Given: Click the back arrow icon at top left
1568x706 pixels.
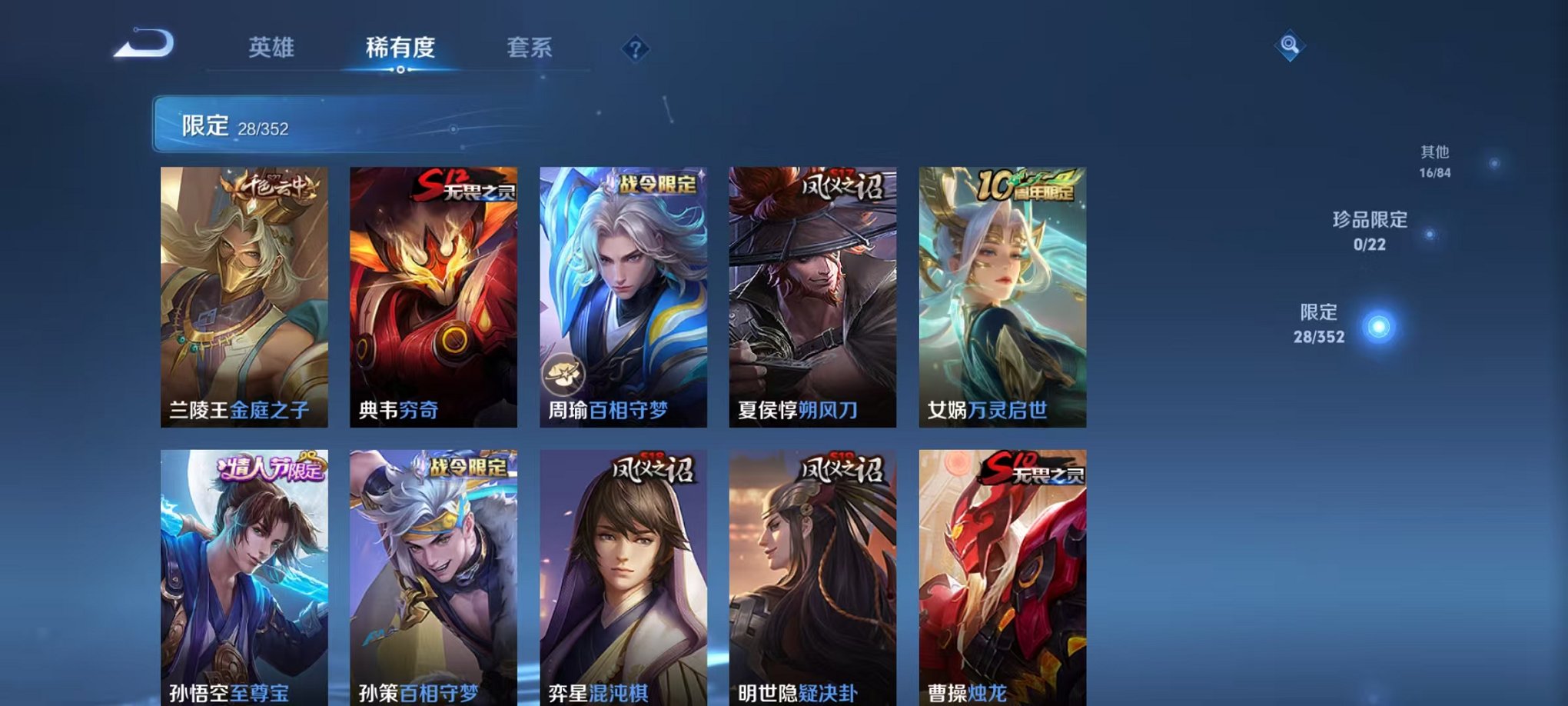Looking at the screenshot, I should 143,45.
